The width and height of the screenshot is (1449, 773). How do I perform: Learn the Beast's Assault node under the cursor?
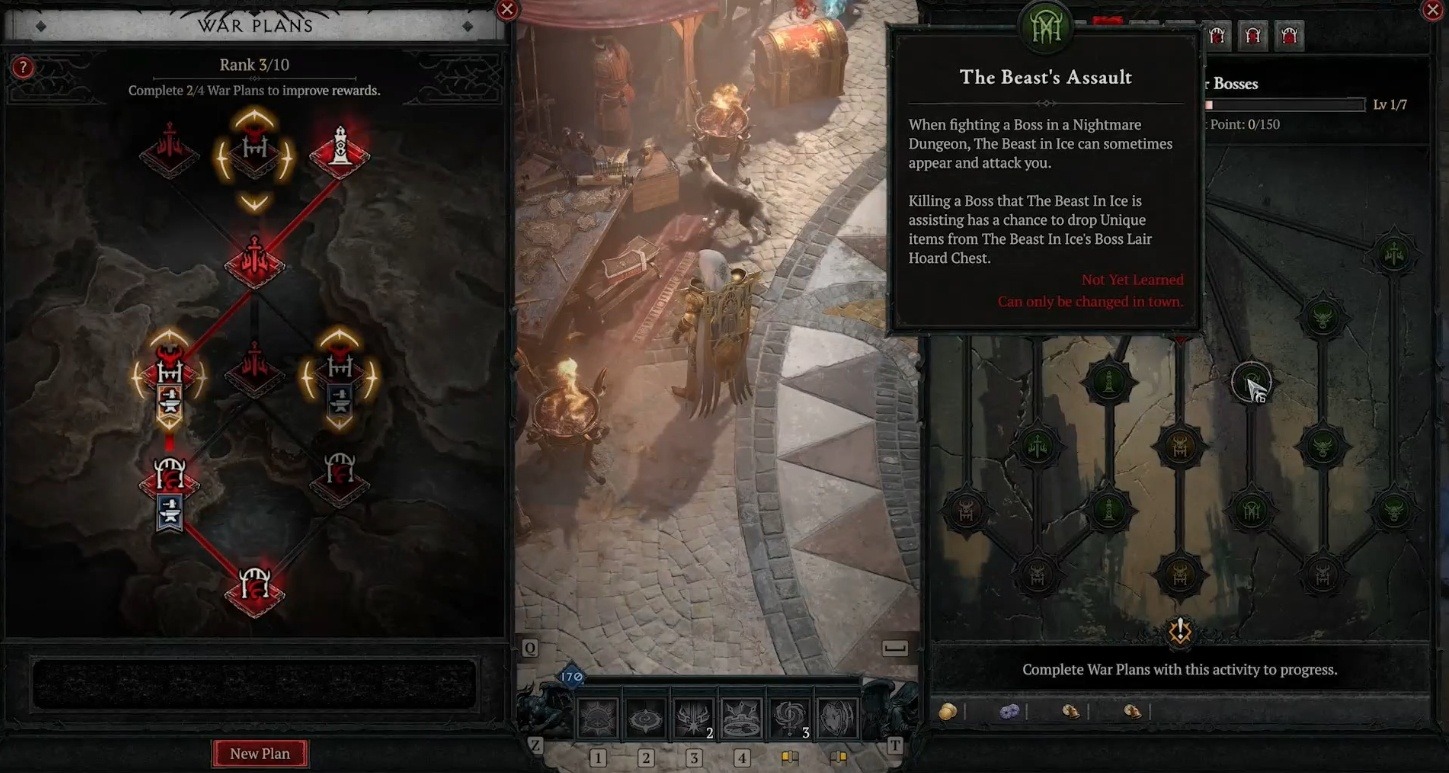pyautogui.click(x=1250, y=381)
